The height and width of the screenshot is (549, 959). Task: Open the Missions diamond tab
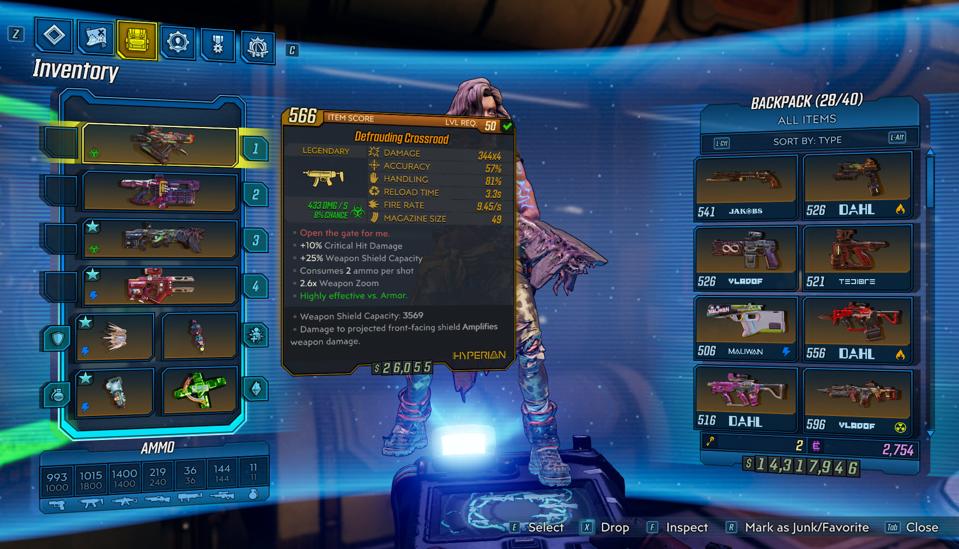pyautogui.click(x=54, y=37)
